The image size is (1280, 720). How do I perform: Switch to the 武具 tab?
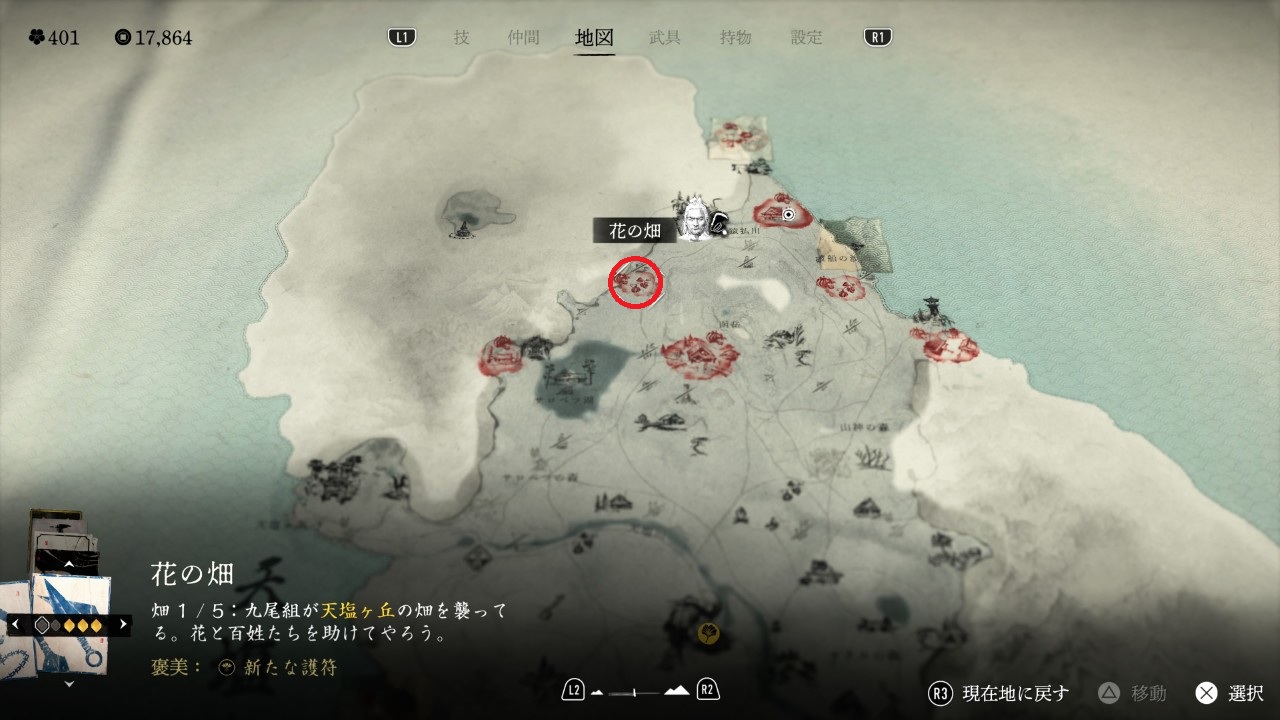665,38
